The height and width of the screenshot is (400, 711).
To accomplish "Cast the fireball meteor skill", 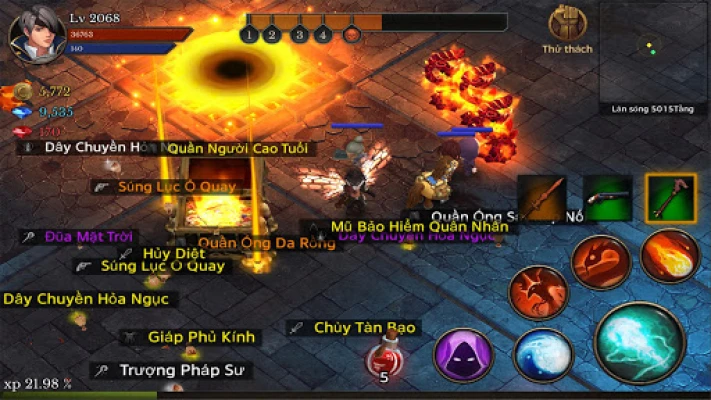I will pos(669,256).
